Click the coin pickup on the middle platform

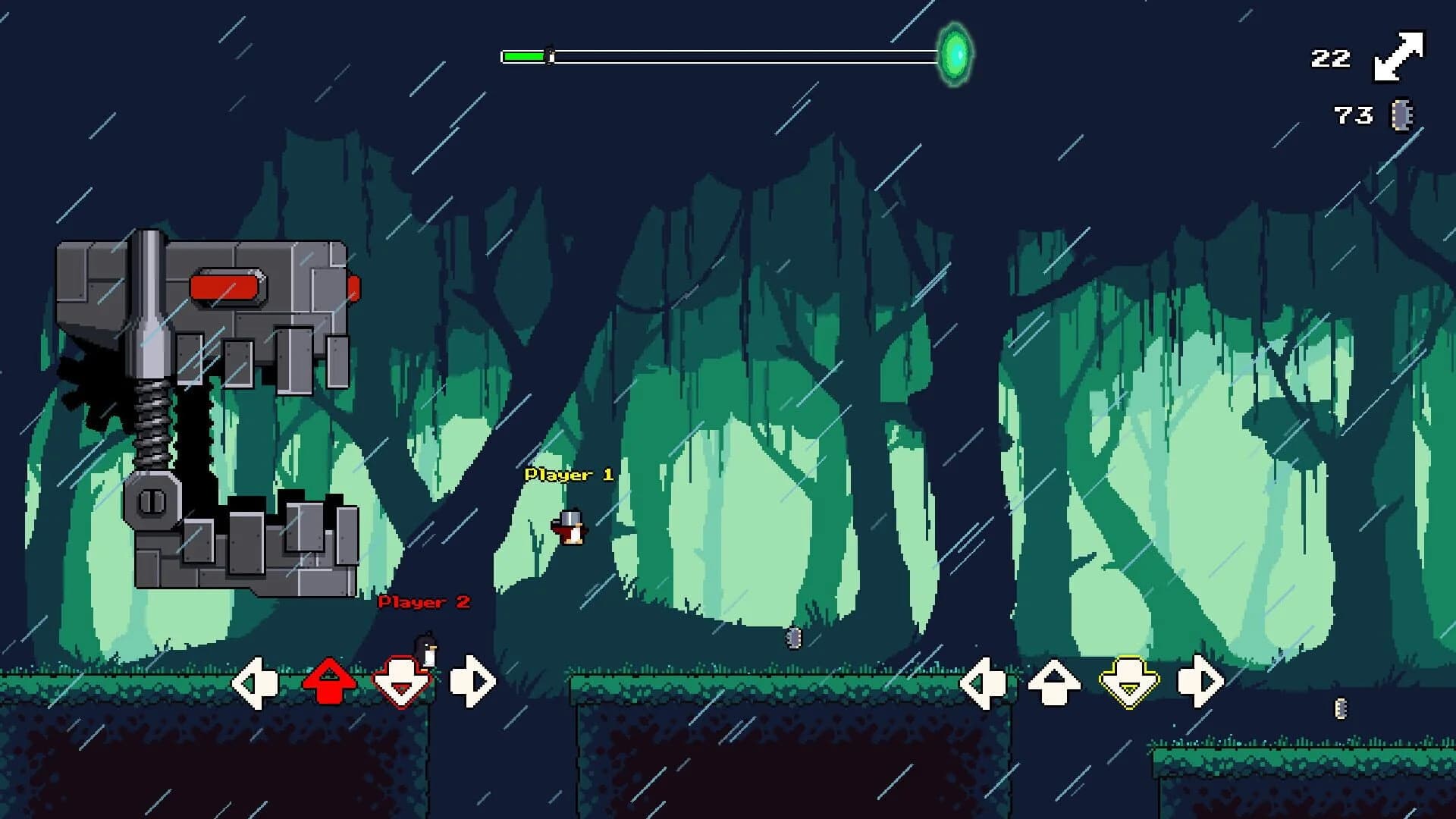pyautogui.click(x=793, y=639)
